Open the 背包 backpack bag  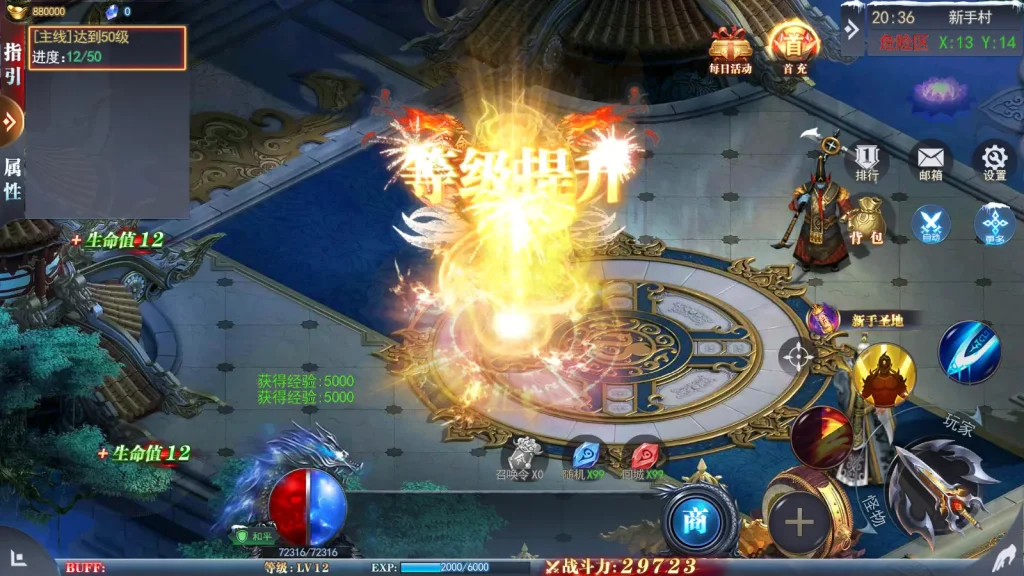866,222
